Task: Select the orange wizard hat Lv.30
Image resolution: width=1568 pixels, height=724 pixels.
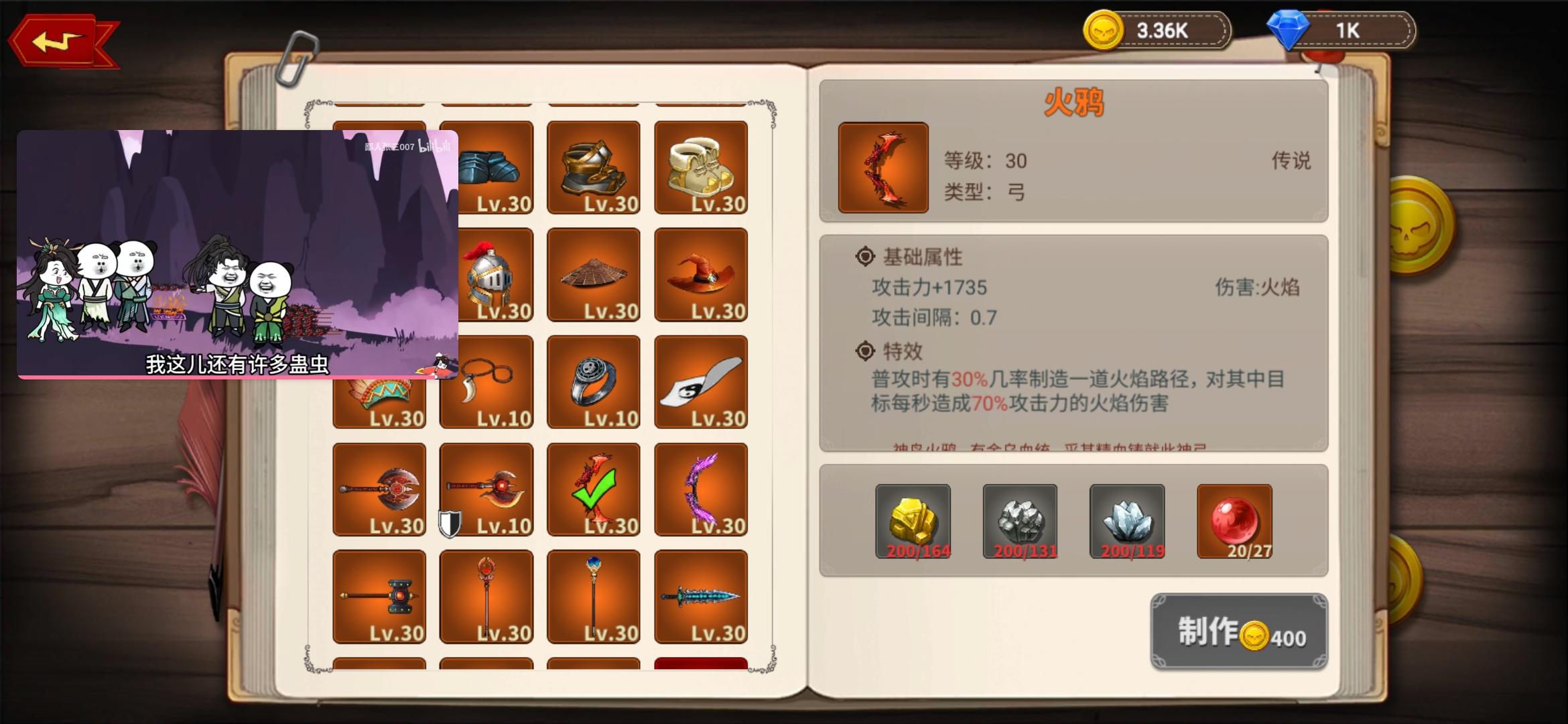Action: tap(701, 275)
